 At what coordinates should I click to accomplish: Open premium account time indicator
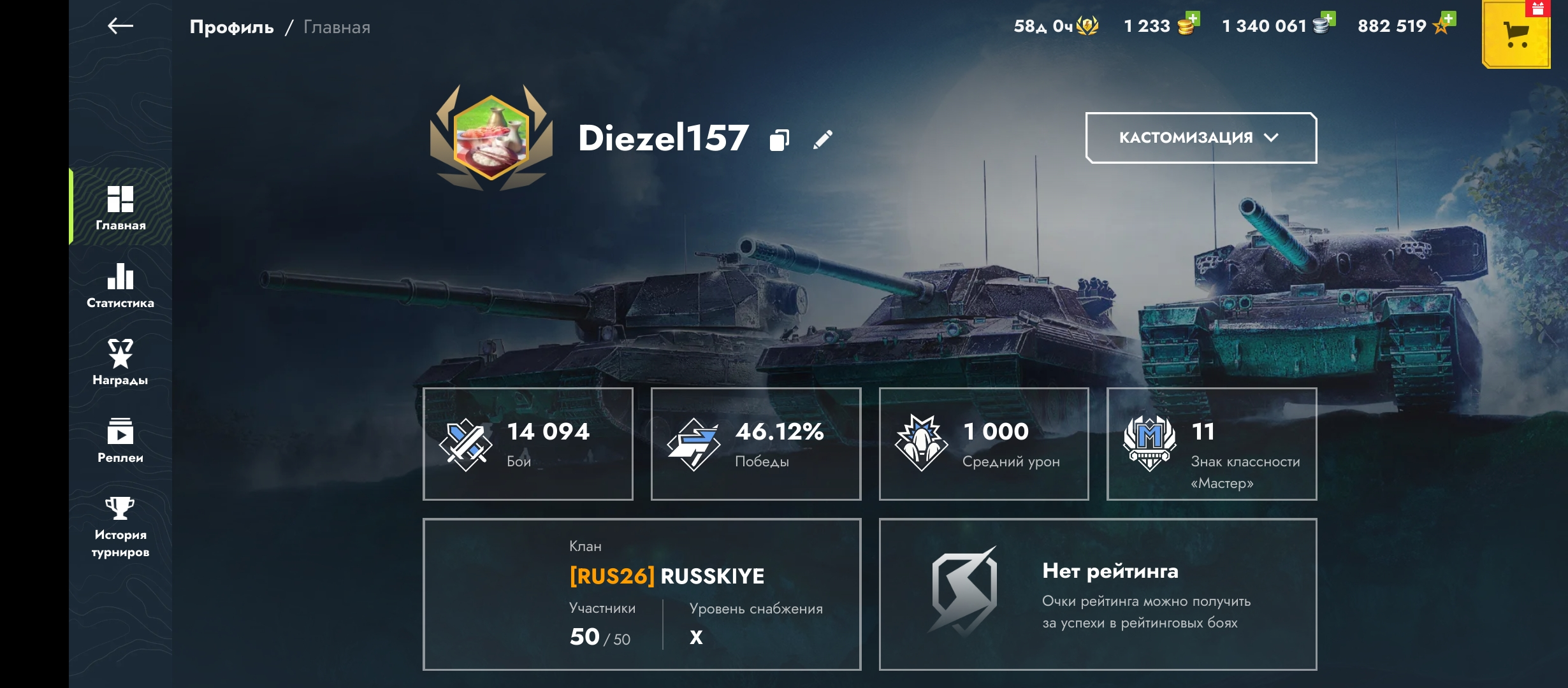tap(1056, 26)
